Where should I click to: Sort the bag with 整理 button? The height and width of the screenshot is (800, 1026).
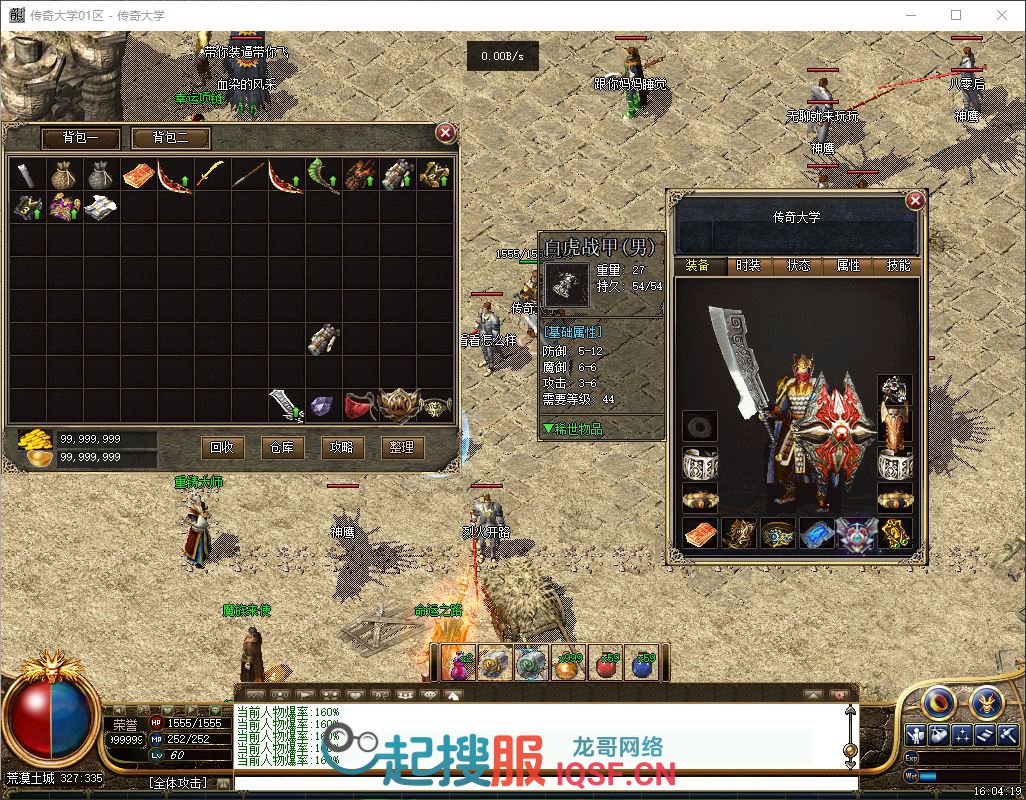click(x=401, y=447)
